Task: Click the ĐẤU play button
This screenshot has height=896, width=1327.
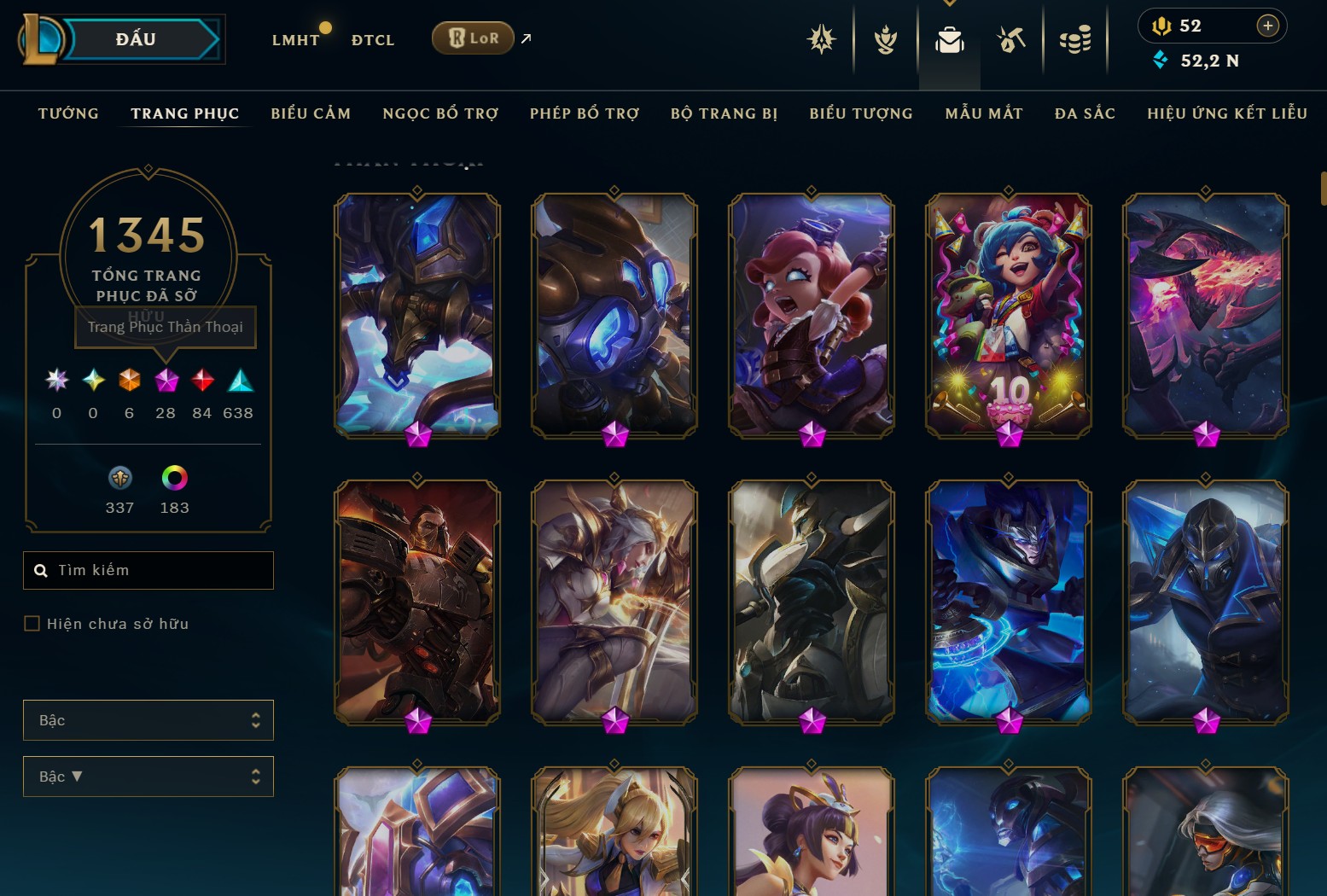Action: pos(137,39)
